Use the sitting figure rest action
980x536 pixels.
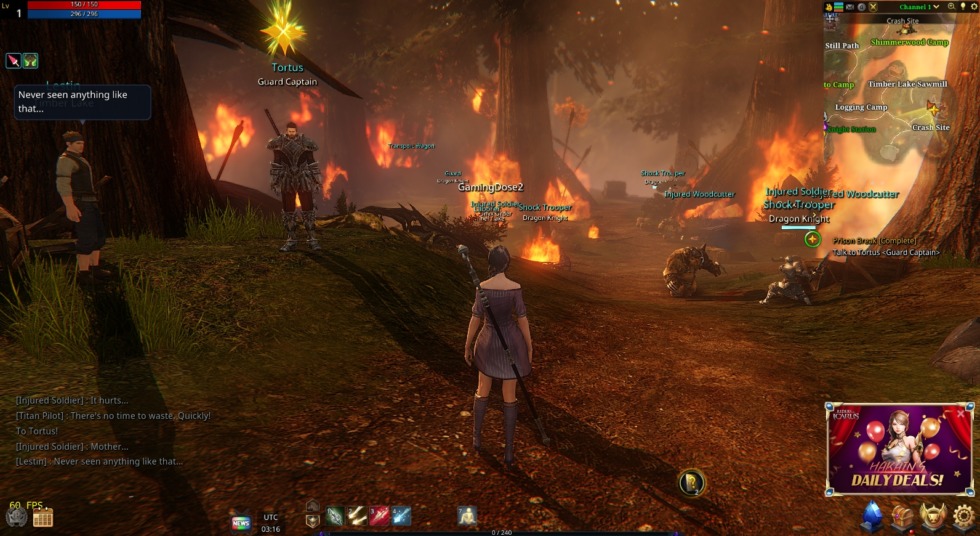pyautogui.click(x=467, y=516)
